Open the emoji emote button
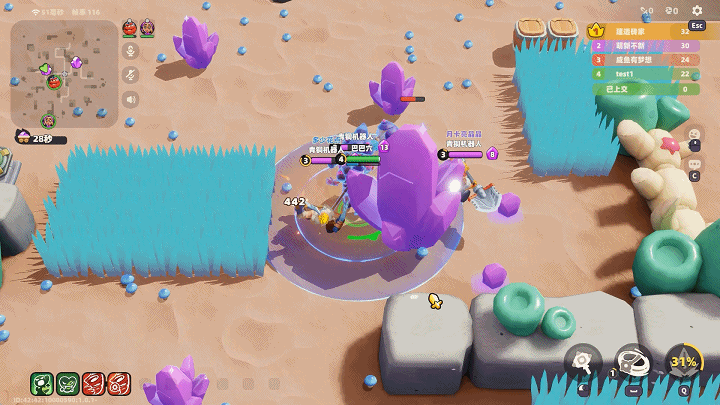This screenshot has width=720, height=405. [695, 135]
